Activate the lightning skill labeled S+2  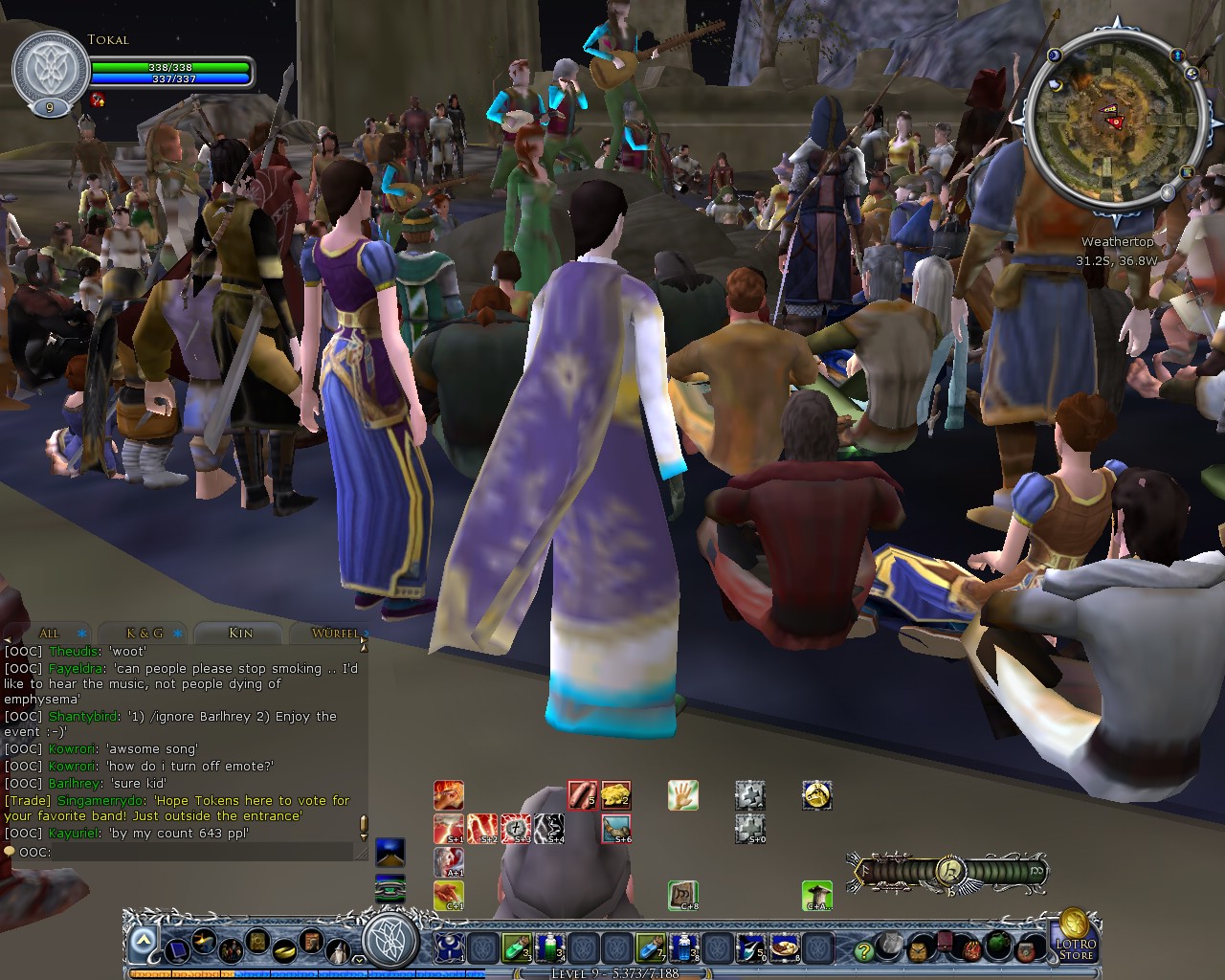(483, 828)
